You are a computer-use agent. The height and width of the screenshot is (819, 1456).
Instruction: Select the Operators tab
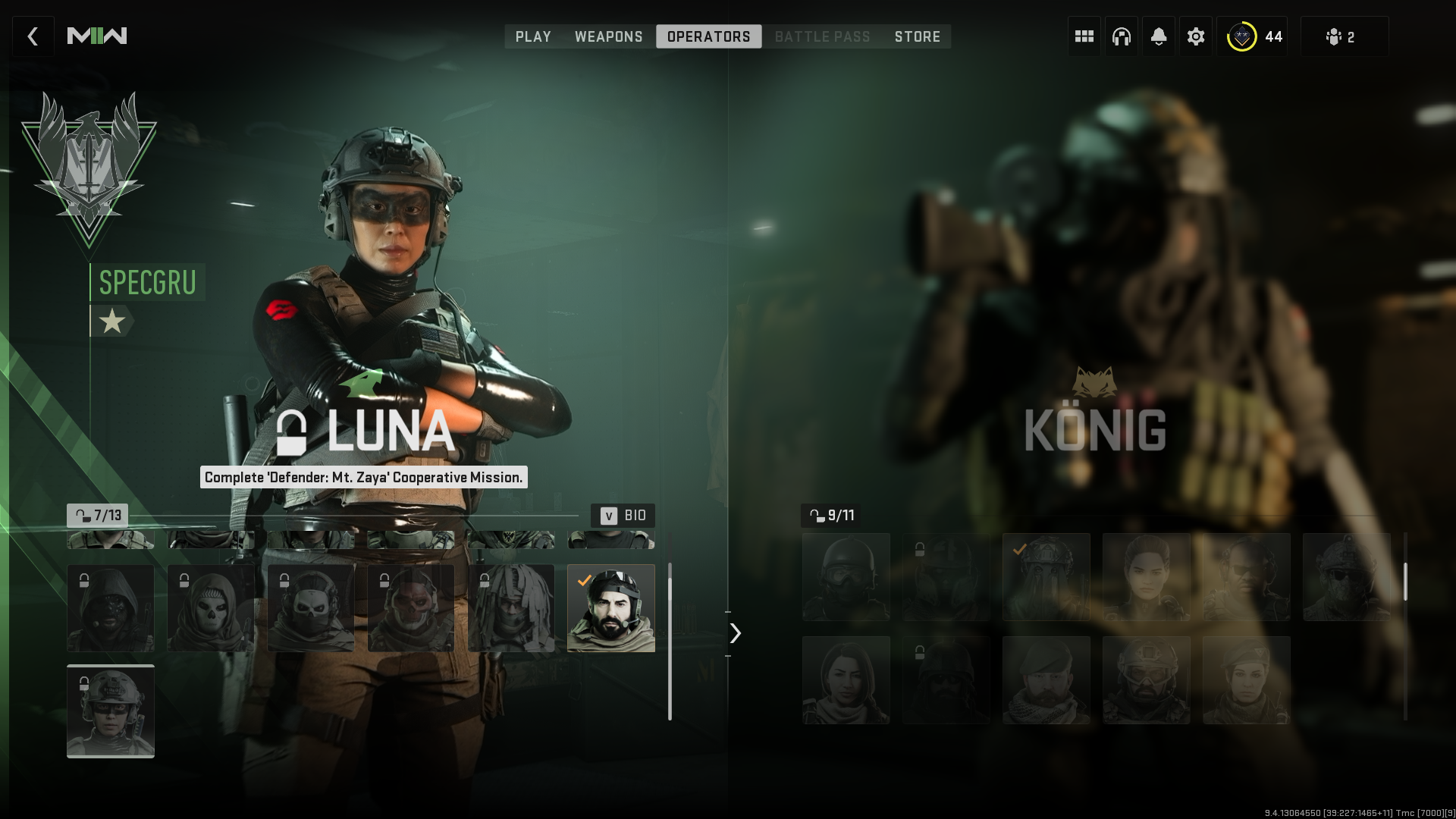(x=708, y=36)
